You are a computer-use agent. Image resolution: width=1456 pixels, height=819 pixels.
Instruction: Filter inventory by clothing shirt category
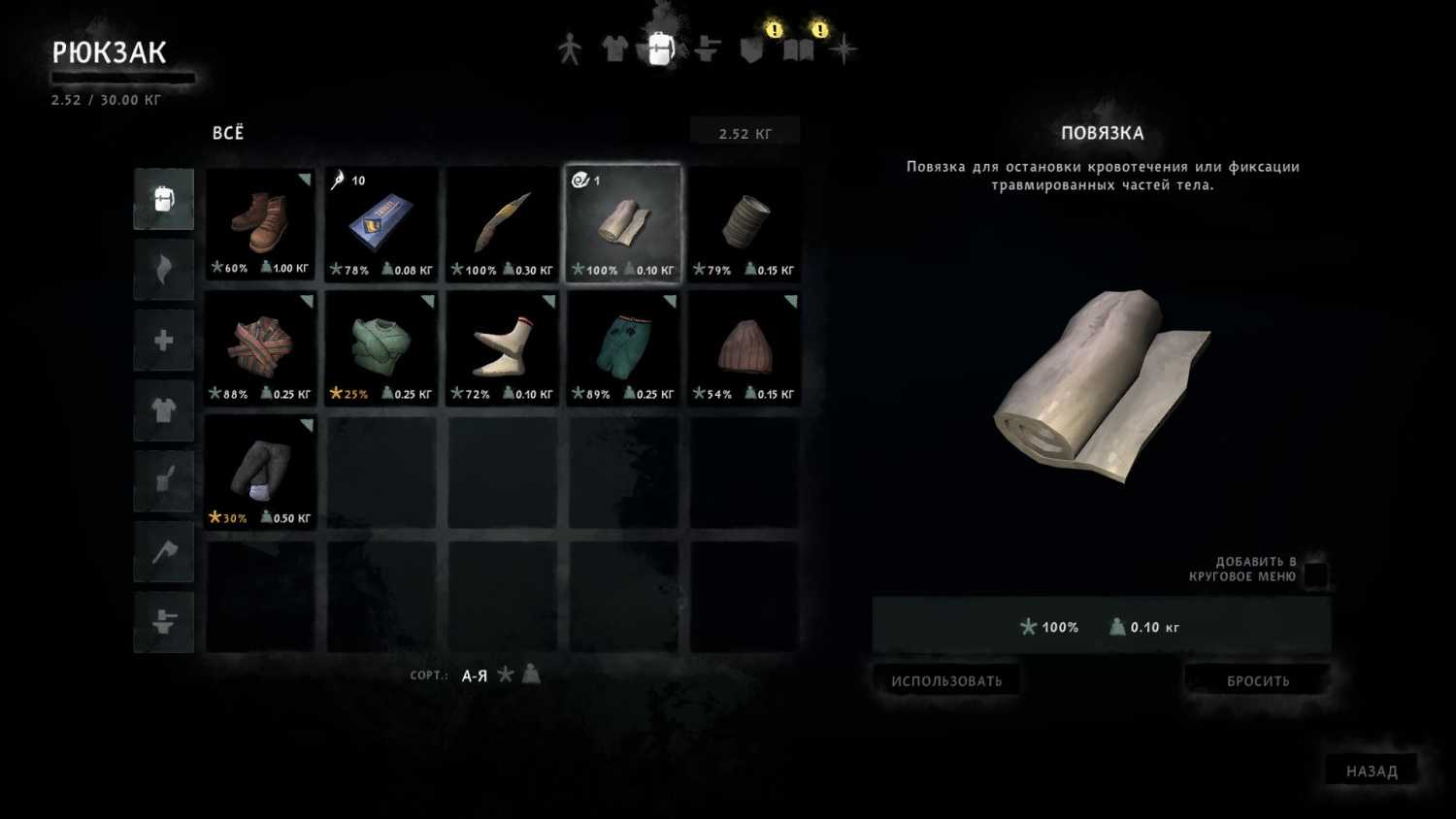[x=163, y=410]
